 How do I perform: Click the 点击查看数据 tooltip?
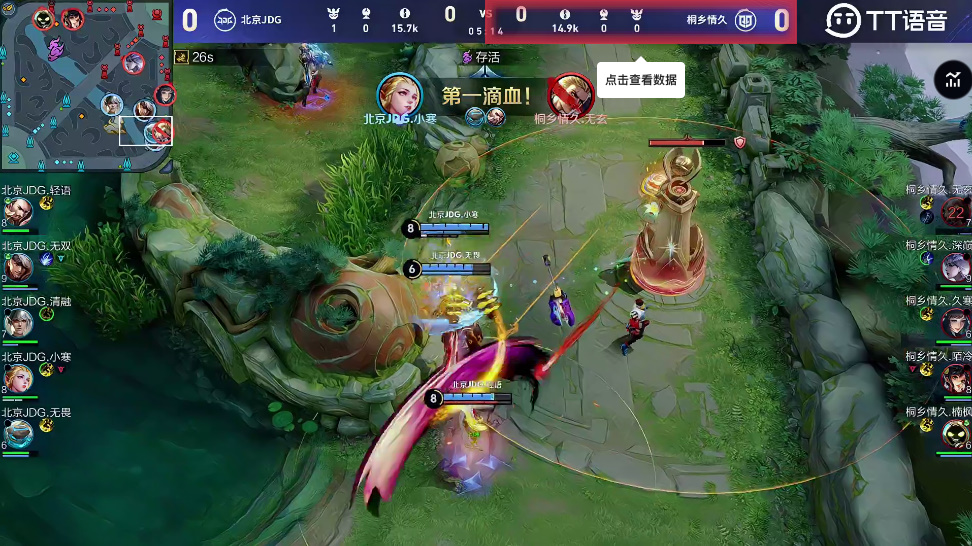pos(641,80)
